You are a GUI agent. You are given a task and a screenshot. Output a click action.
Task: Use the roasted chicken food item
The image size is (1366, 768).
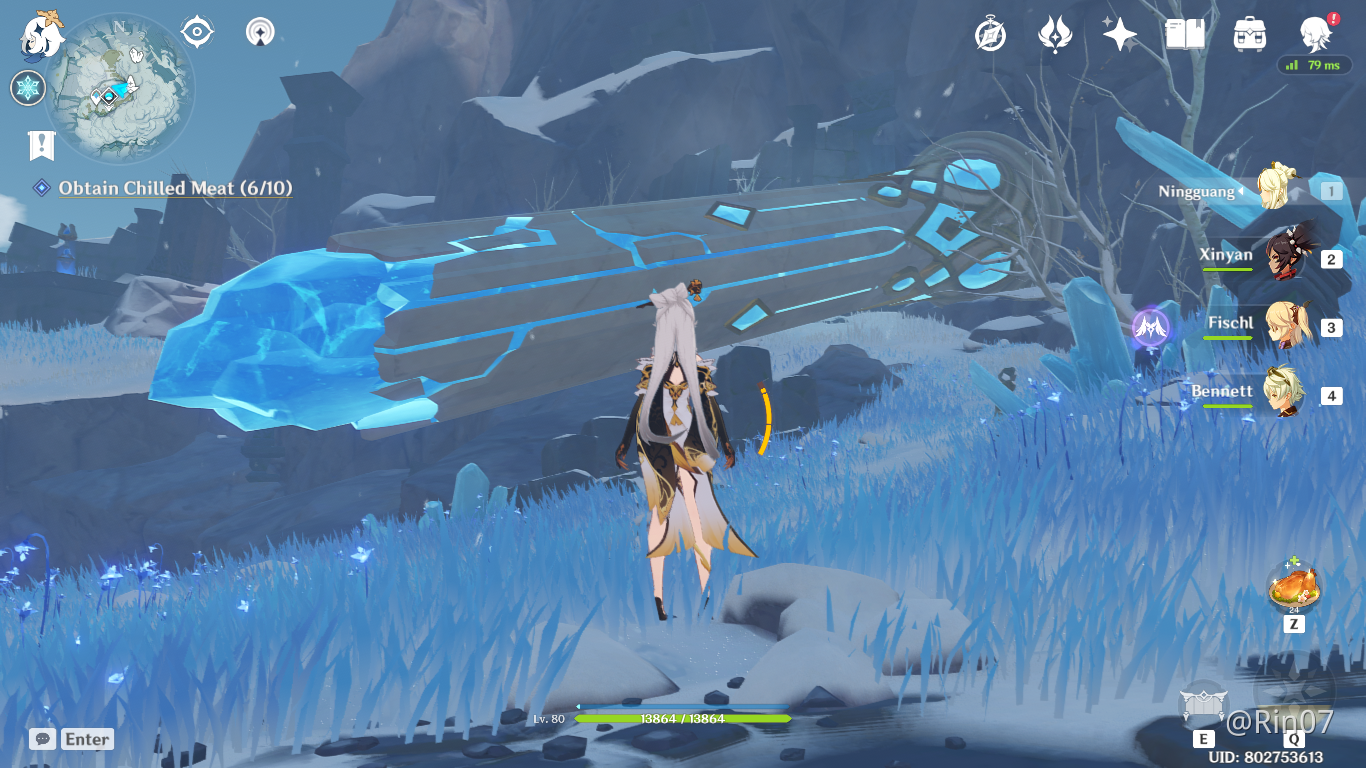pos(1293,588)
